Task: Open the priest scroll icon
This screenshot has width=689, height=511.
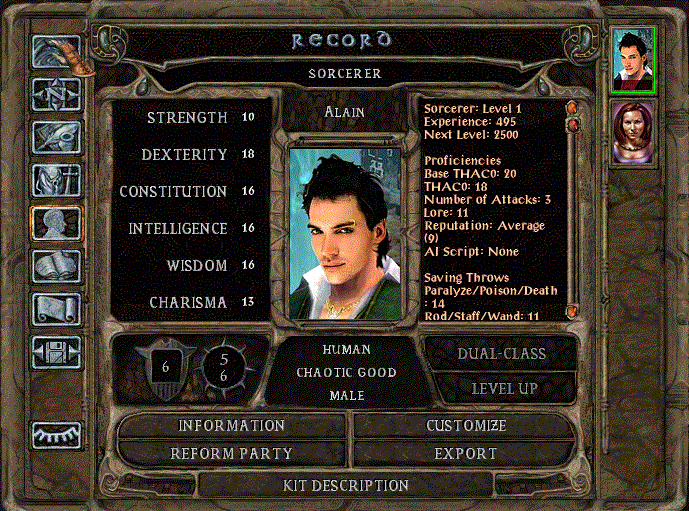Action: (x=56, y=308)
